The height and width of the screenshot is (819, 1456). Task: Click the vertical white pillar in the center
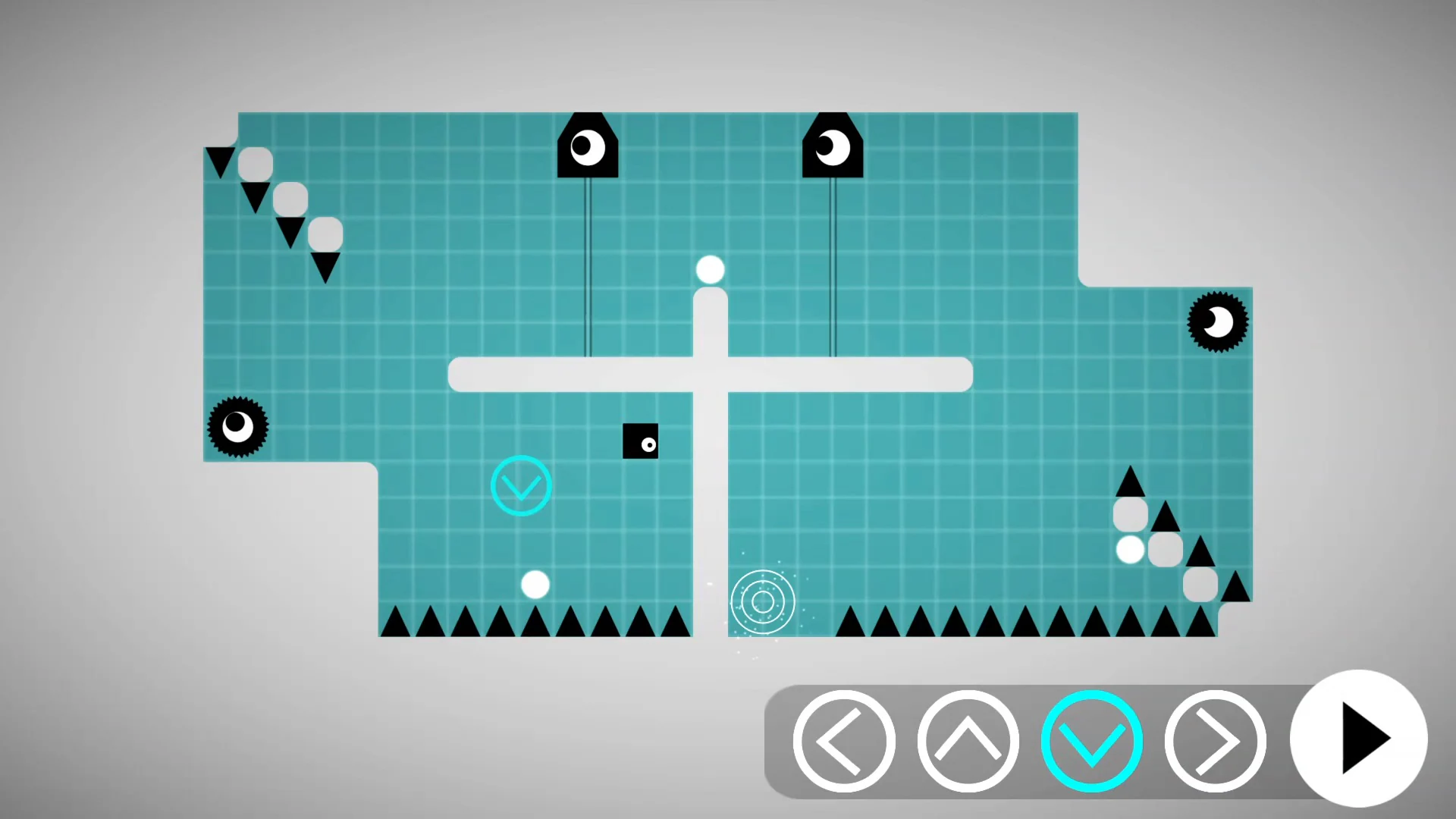(x=710, y=493)
